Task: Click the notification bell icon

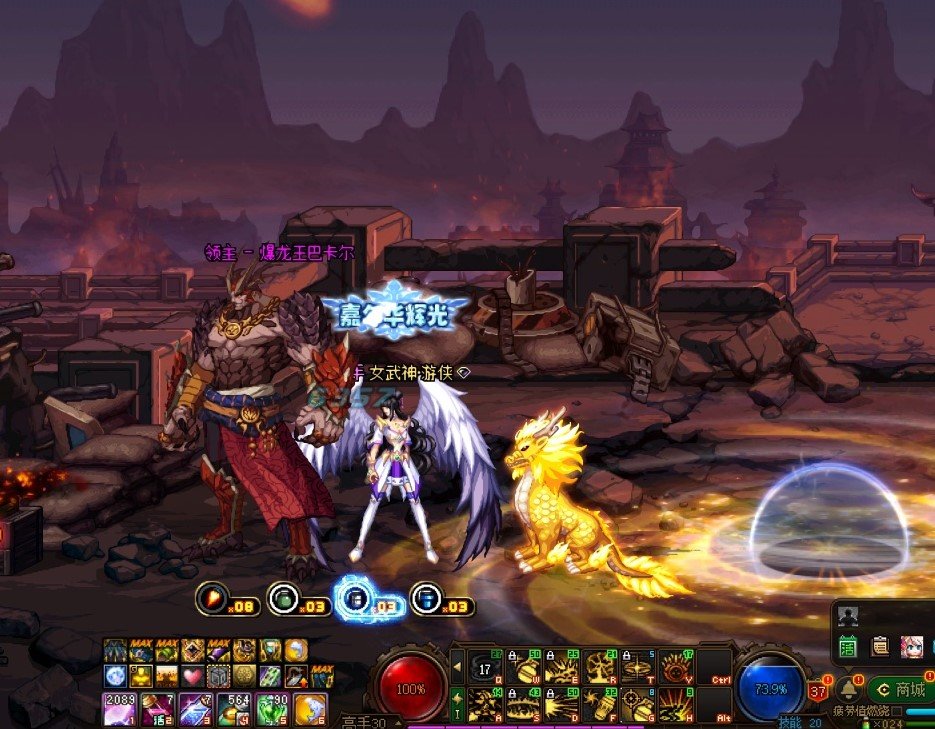Action: [848, 689]
